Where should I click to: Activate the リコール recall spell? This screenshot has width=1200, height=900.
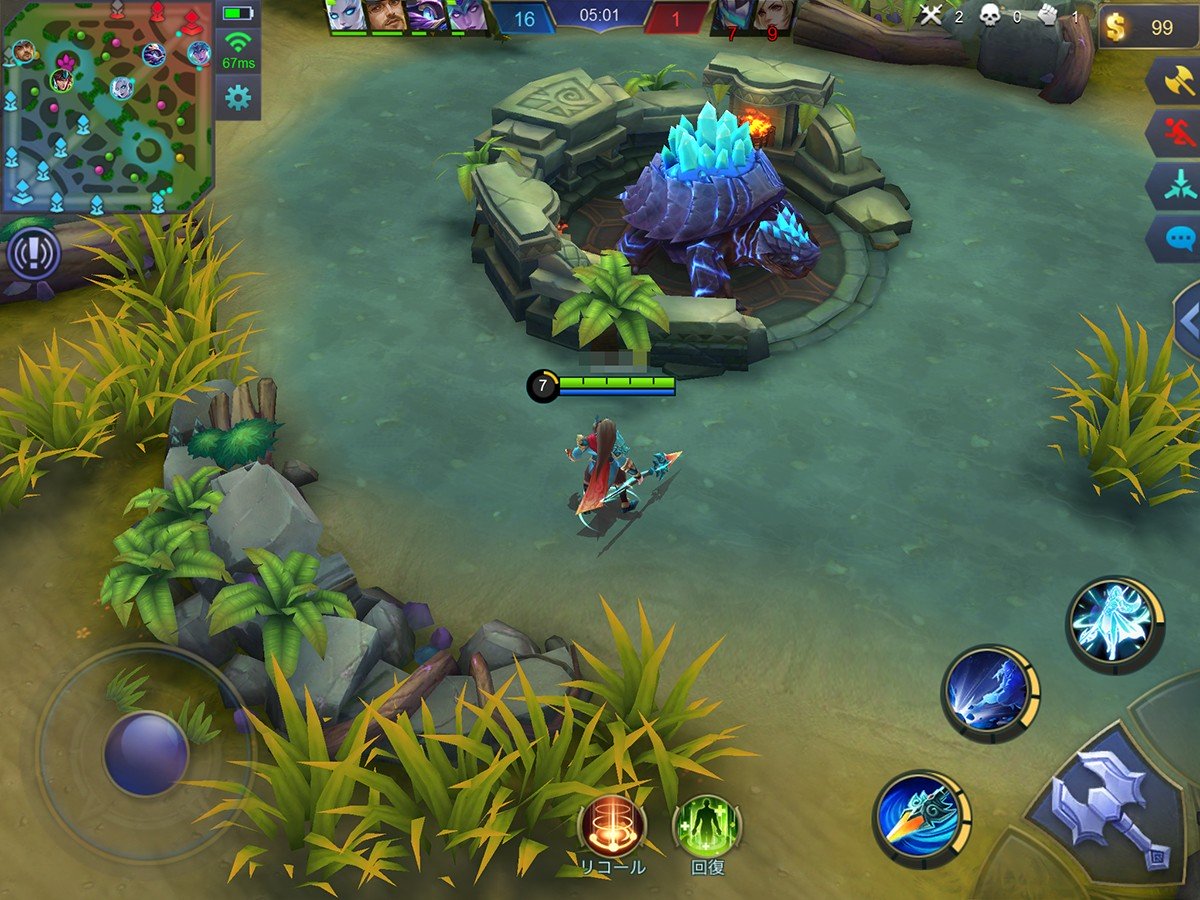coord(612,826)
